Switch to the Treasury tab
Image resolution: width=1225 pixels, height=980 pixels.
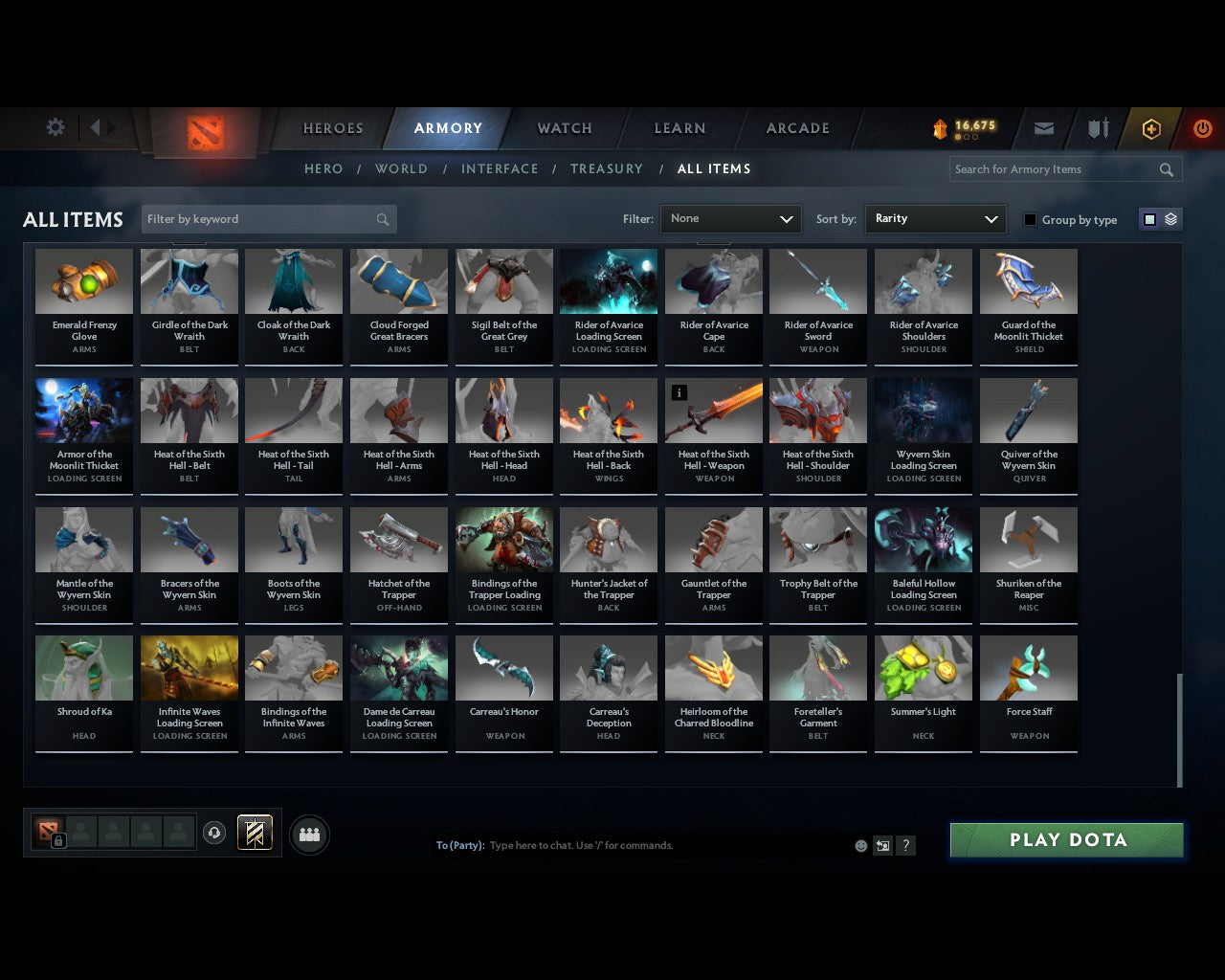pos(606,168)
